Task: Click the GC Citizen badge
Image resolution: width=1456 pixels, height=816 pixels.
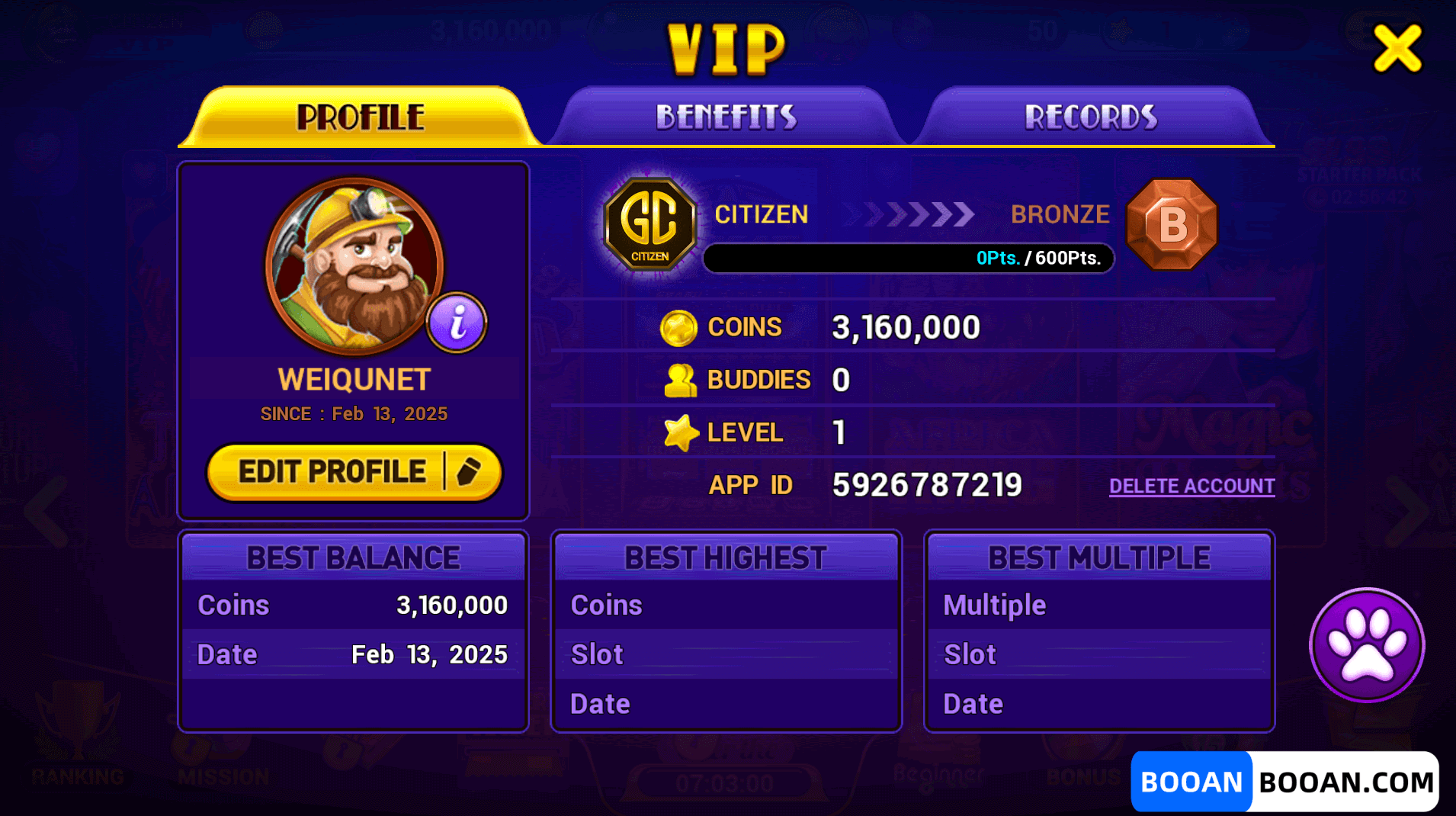Action: (650, 224)
